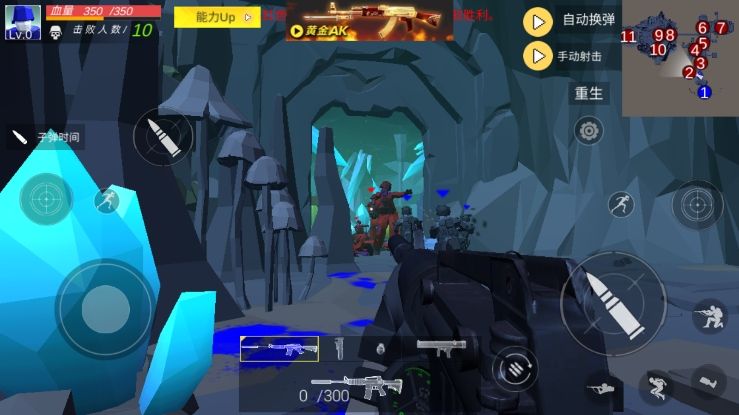Open the minimap with numbered markers
This screenshot has height=415, width=739.
pyautogui.click(x=680, y=58)
